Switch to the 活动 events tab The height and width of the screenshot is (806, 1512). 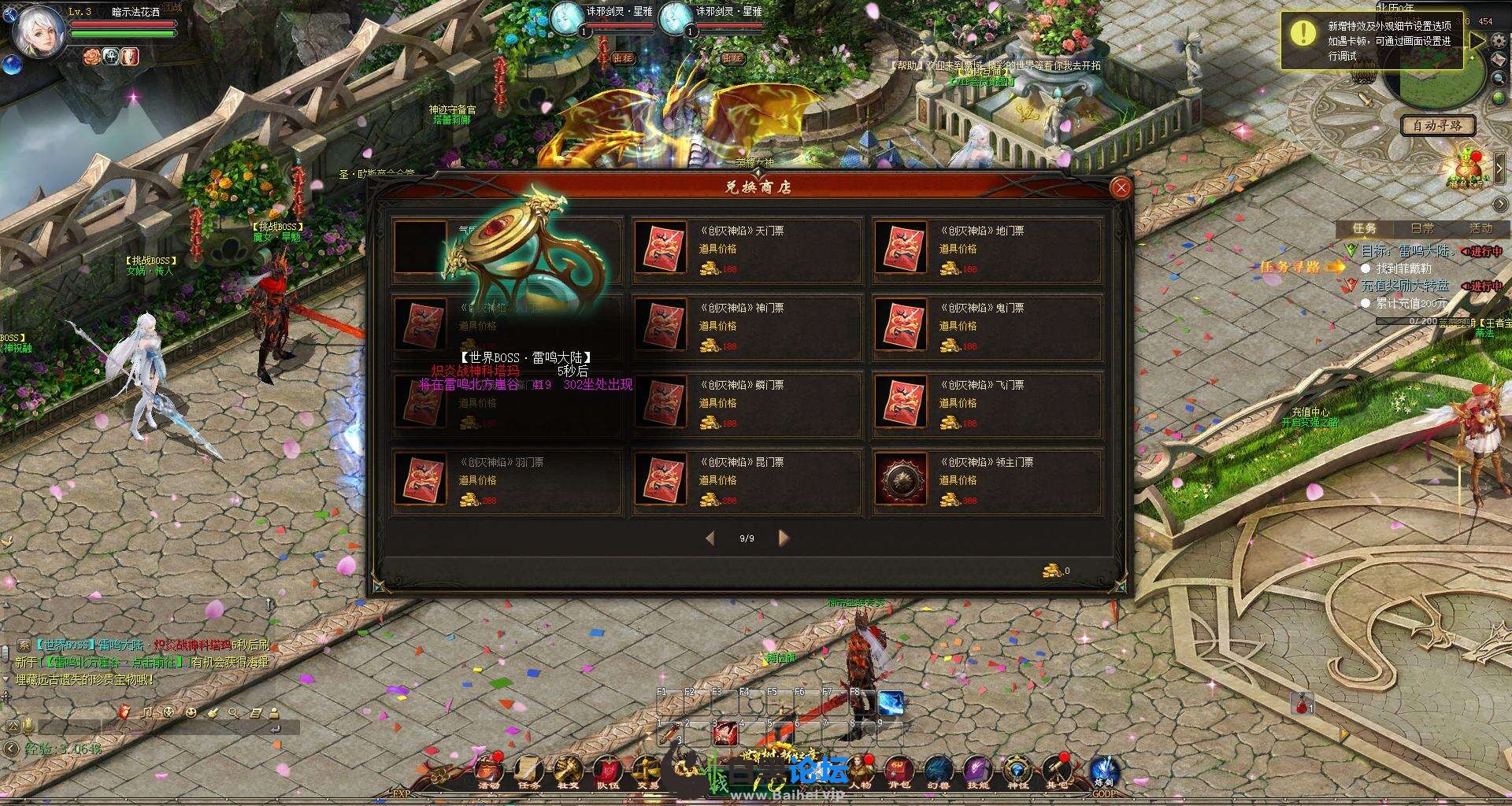click(1480, 228)
